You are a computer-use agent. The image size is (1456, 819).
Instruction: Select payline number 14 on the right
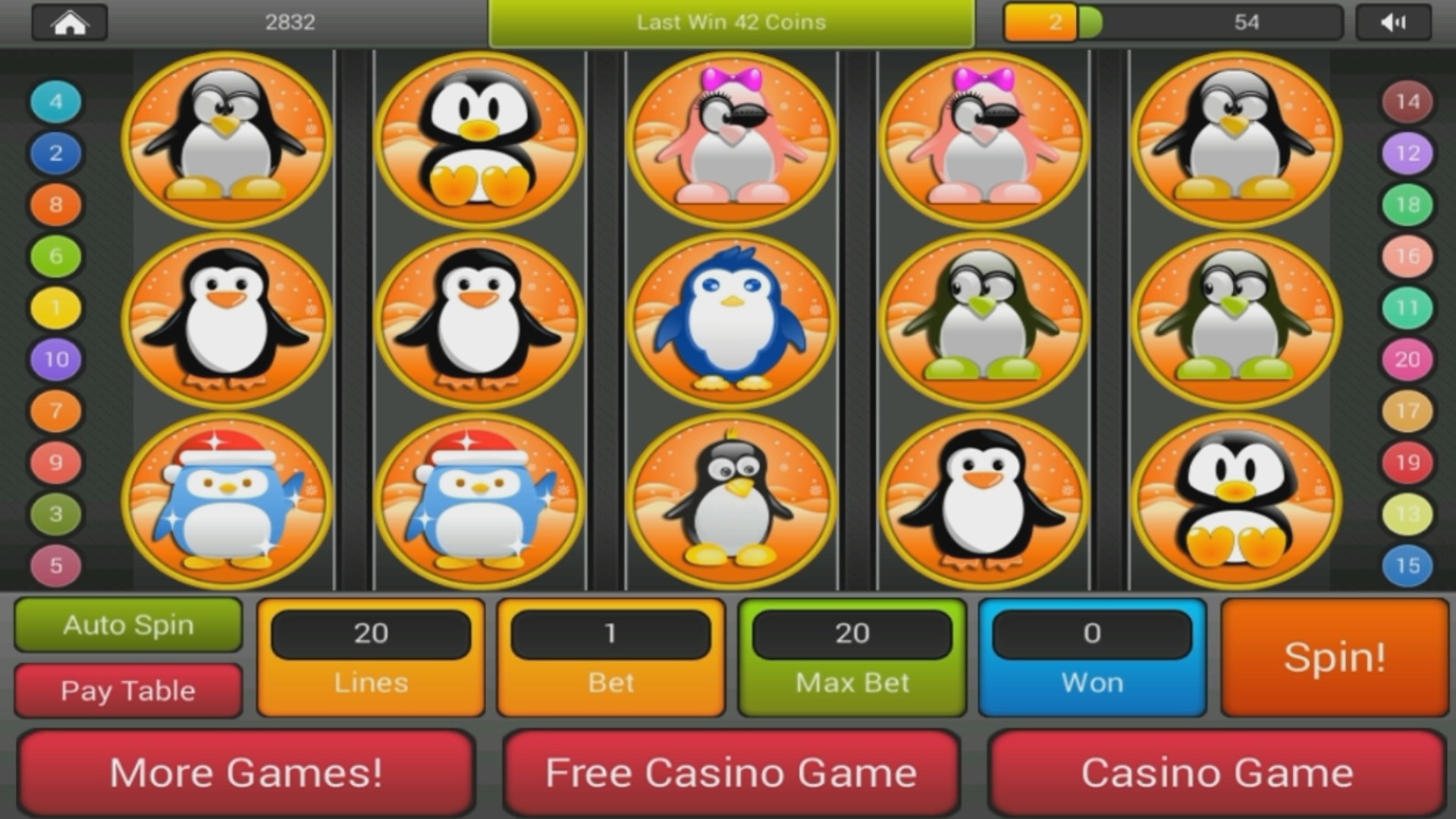tap(1407, 101)
